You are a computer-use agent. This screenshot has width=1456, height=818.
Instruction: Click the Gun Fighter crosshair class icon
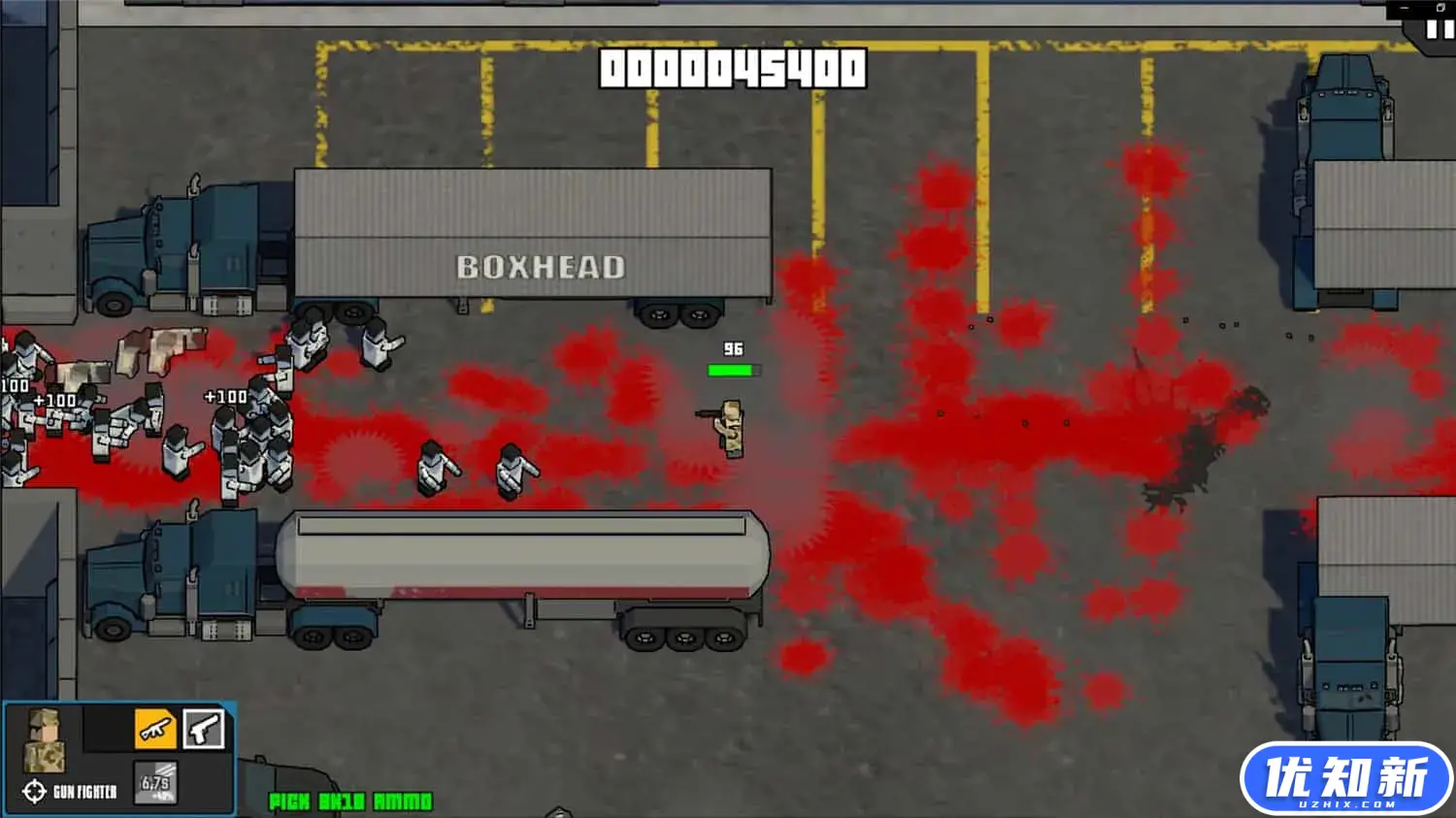point(34,792)
